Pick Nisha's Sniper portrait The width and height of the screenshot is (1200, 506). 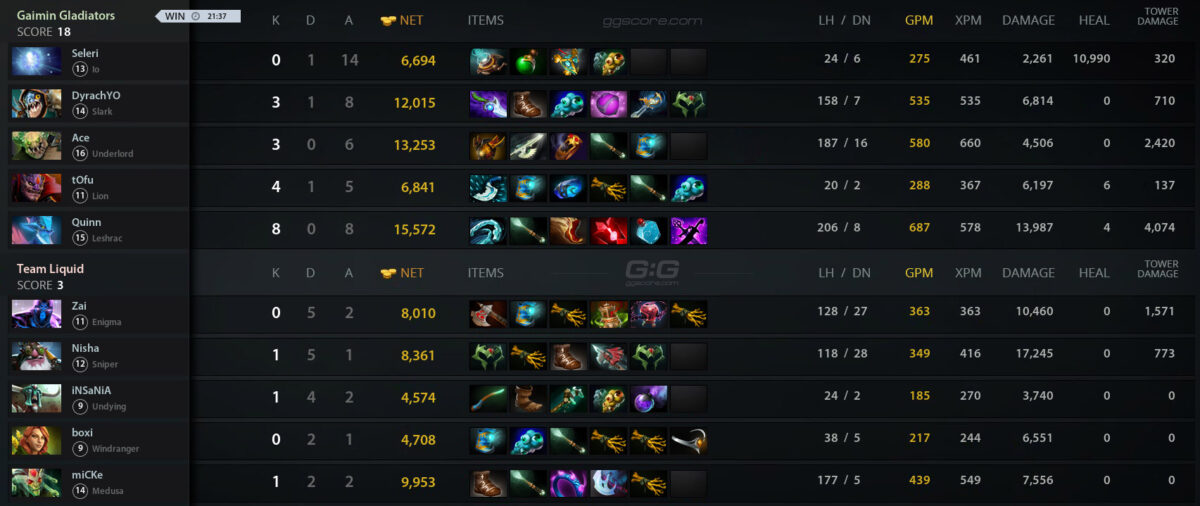click(x=36, y=356)
